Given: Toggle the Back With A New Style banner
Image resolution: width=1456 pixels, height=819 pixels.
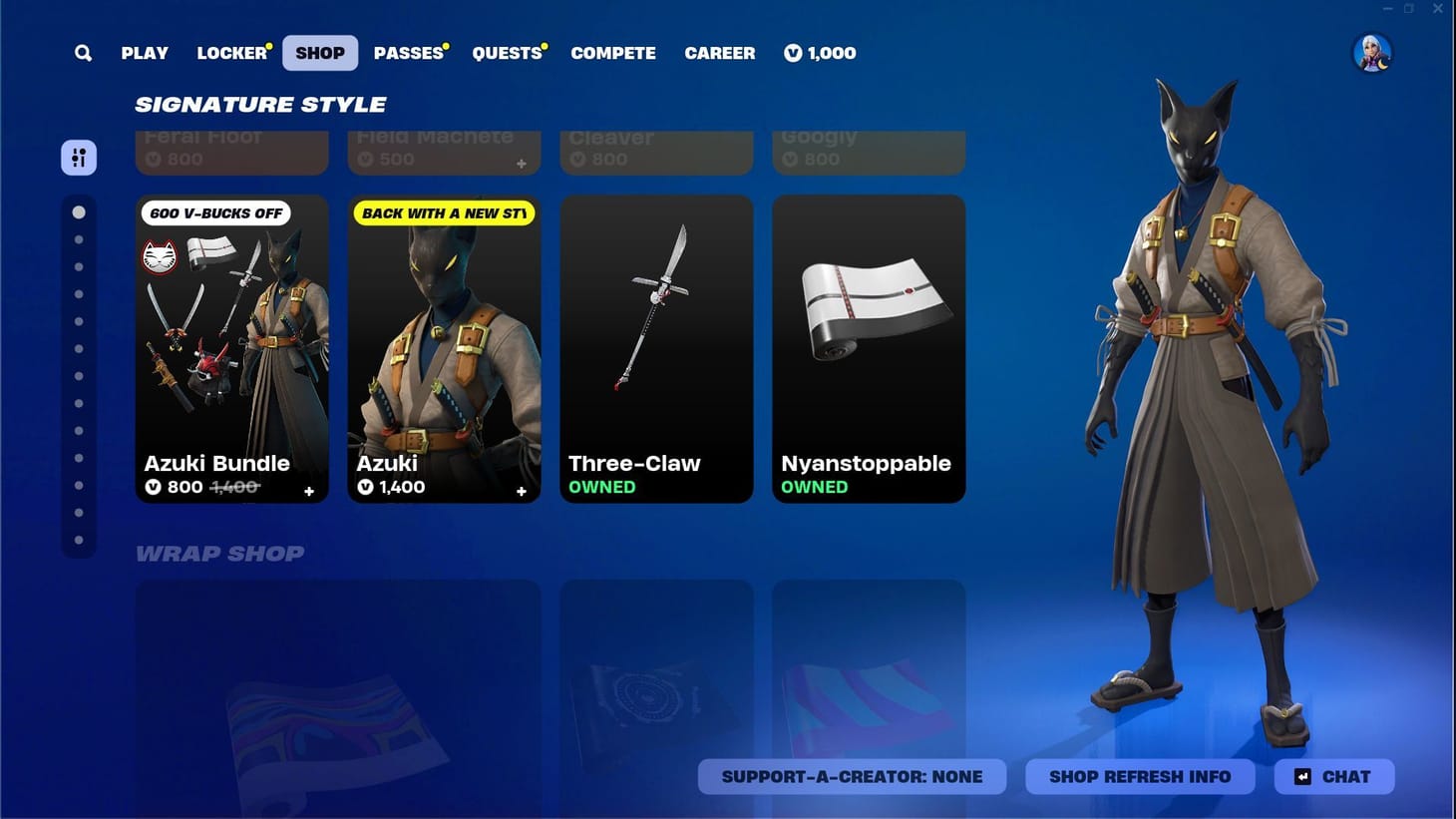Looking at the screenshot, I should (x=444, y=212).
